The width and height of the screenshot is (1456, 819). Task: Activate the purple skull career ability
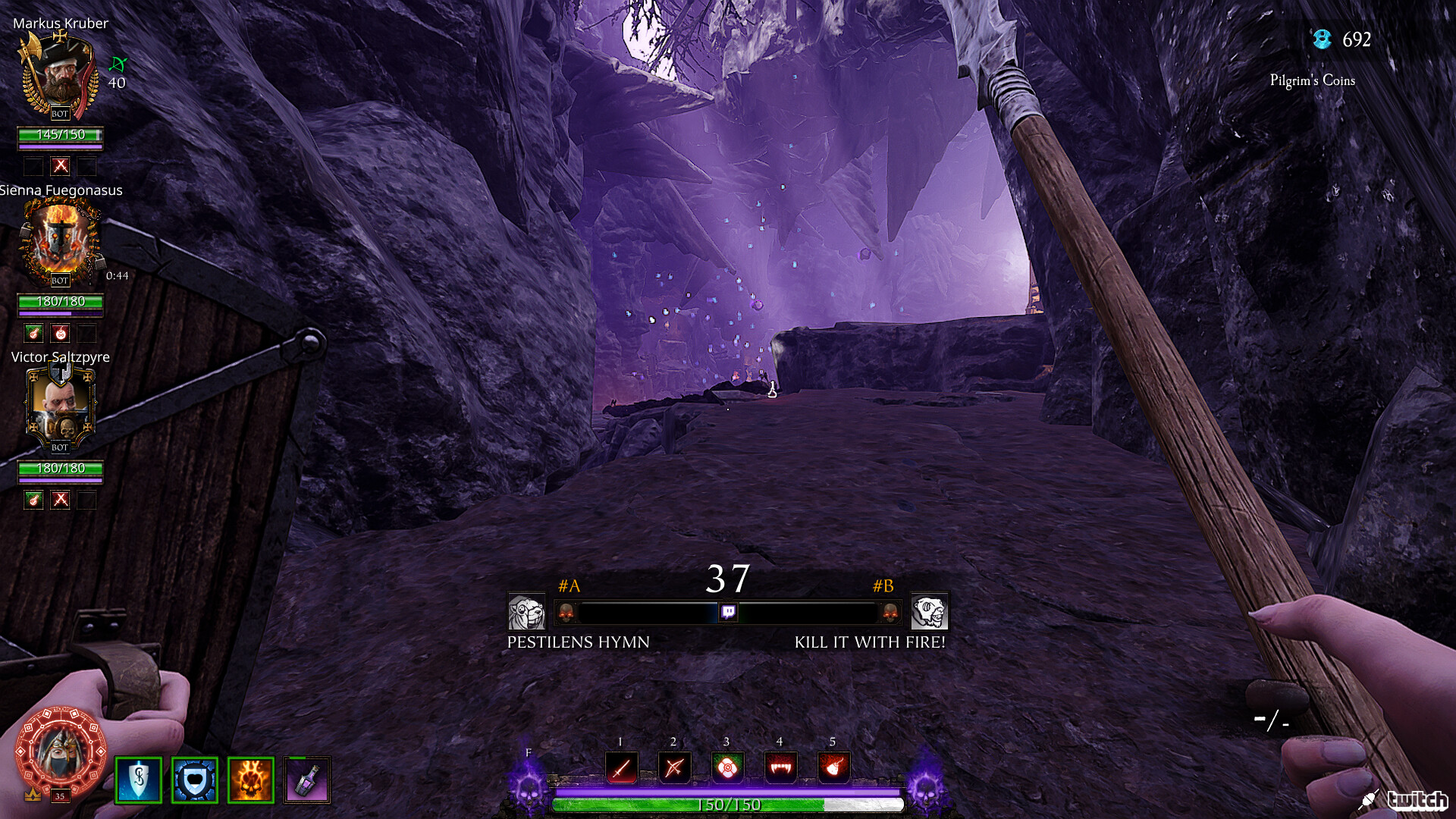pos(529,785)
